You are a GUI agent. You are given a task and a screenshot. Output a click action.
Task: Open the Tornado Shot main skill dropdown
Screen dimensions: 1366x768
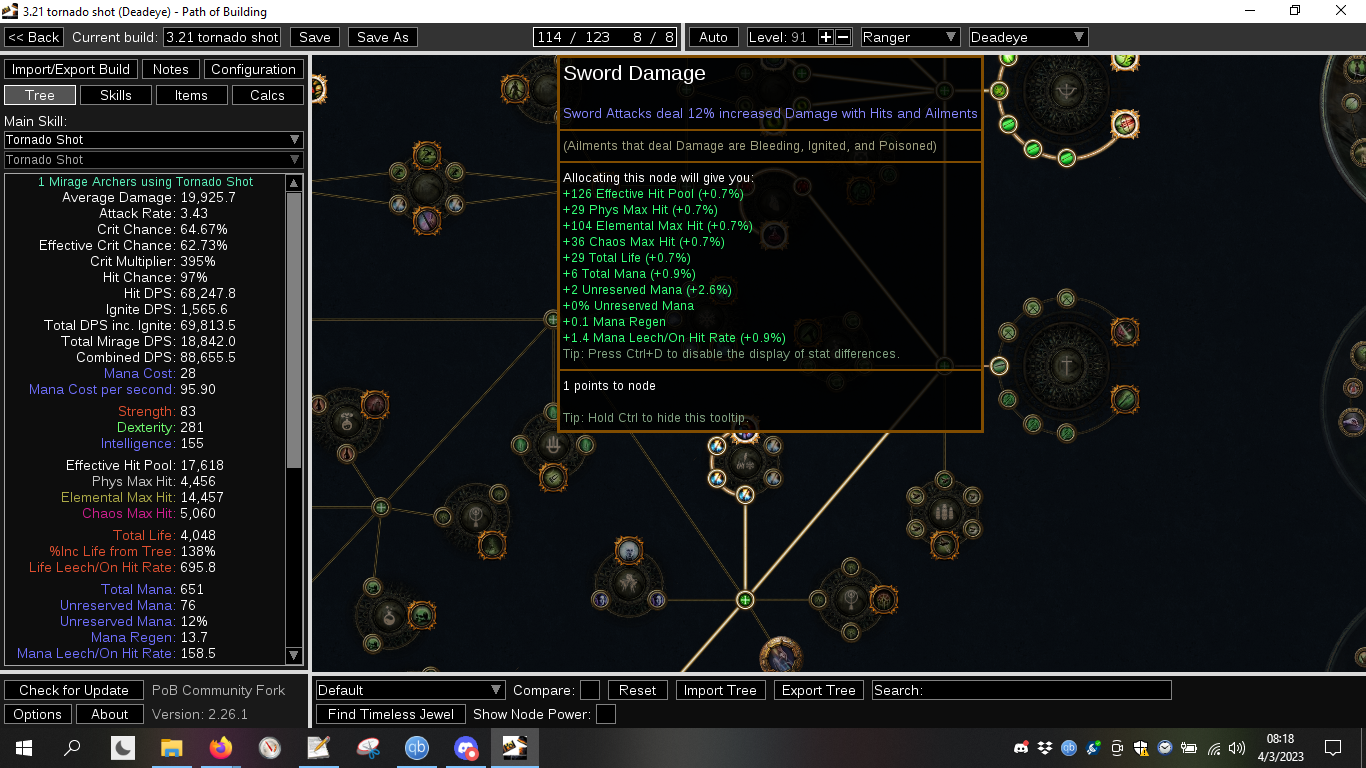click(x=153, y=140)
